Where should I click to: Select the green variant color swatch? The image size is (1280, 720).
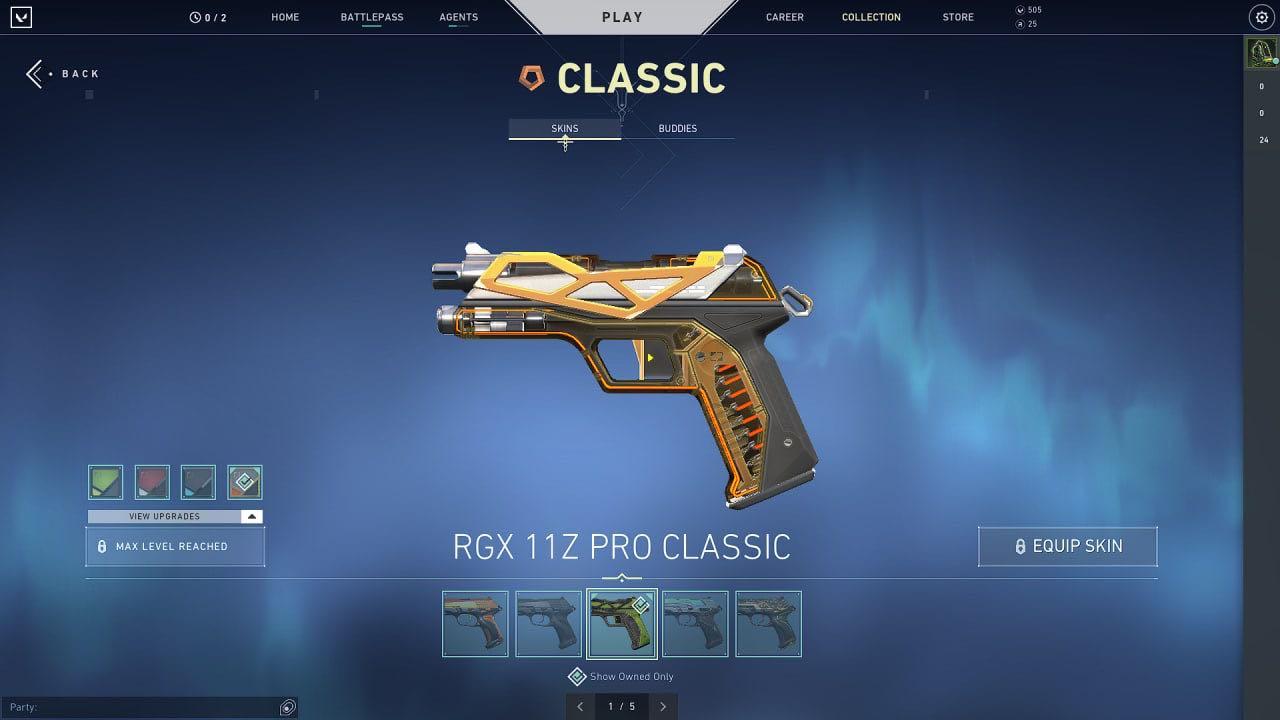[105, 482]
